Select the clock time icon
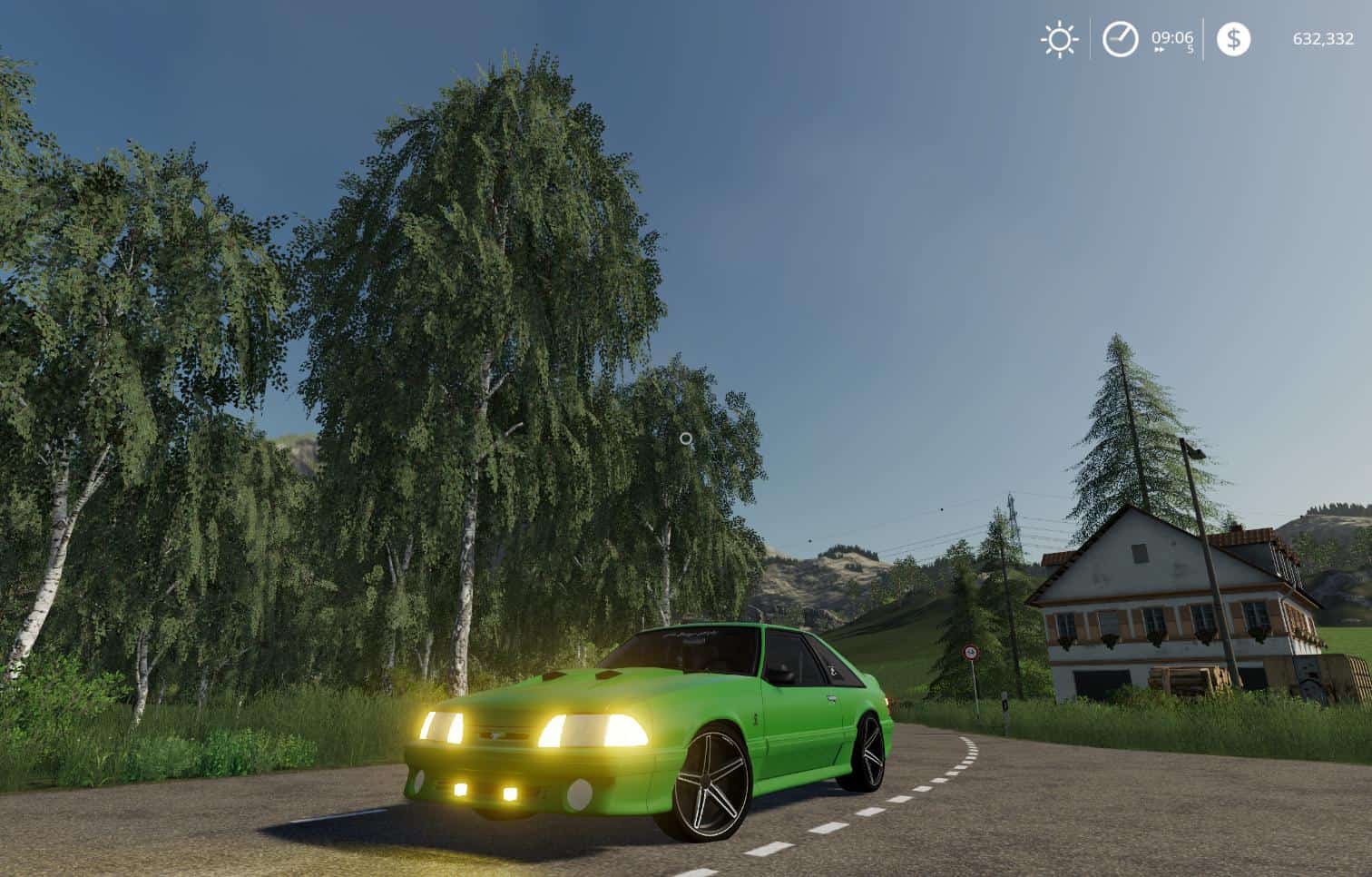This screenshot has height=877, width=1372. coord(1120,40)
